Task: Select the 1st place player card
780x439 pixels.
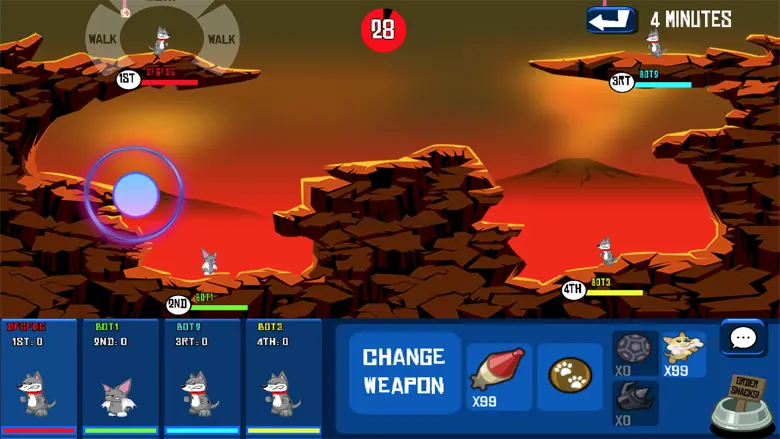Action: coord(40,377)
